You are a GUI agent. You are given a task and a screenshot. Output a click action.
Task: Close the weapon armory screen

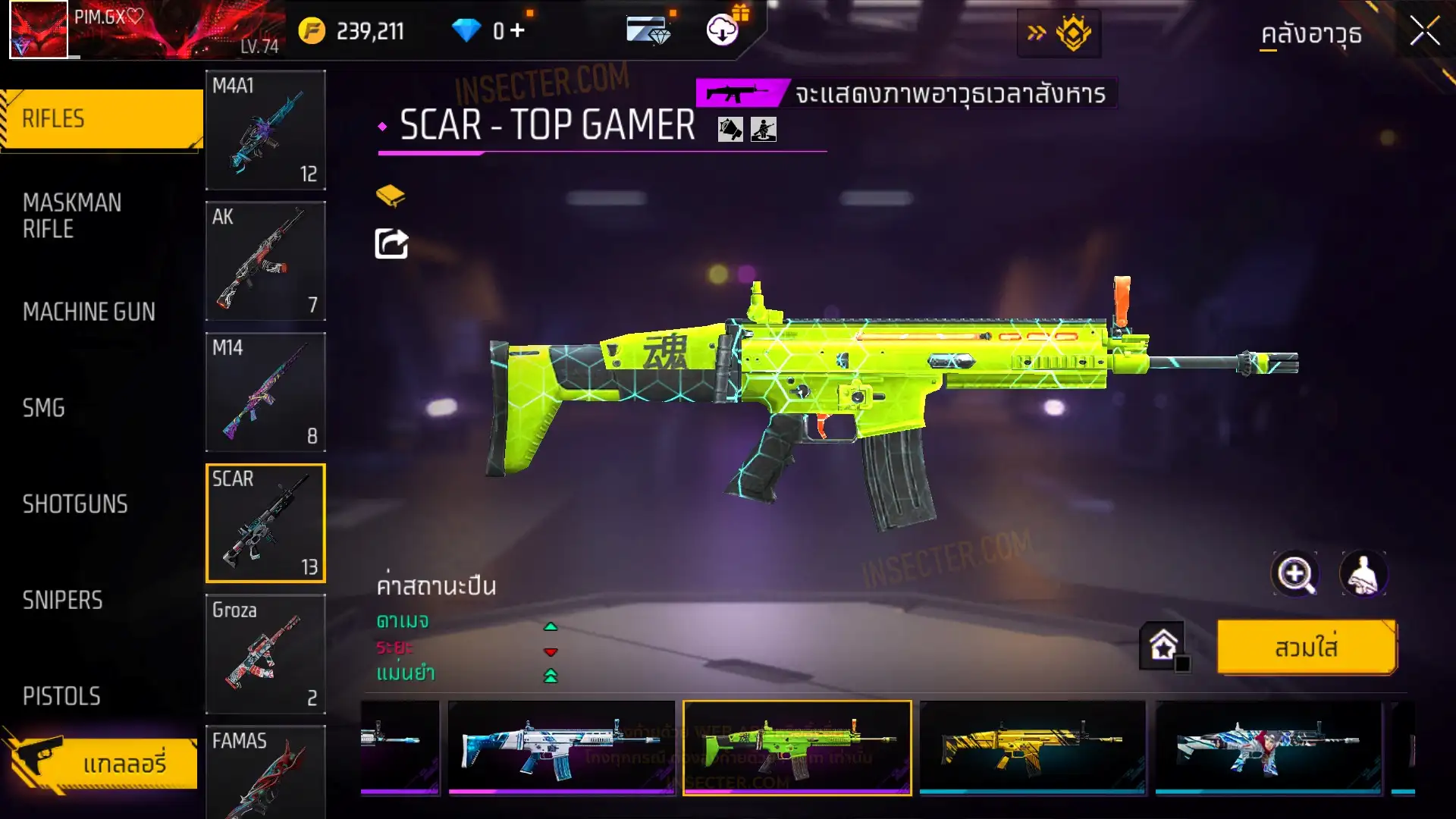[1424, 32]
